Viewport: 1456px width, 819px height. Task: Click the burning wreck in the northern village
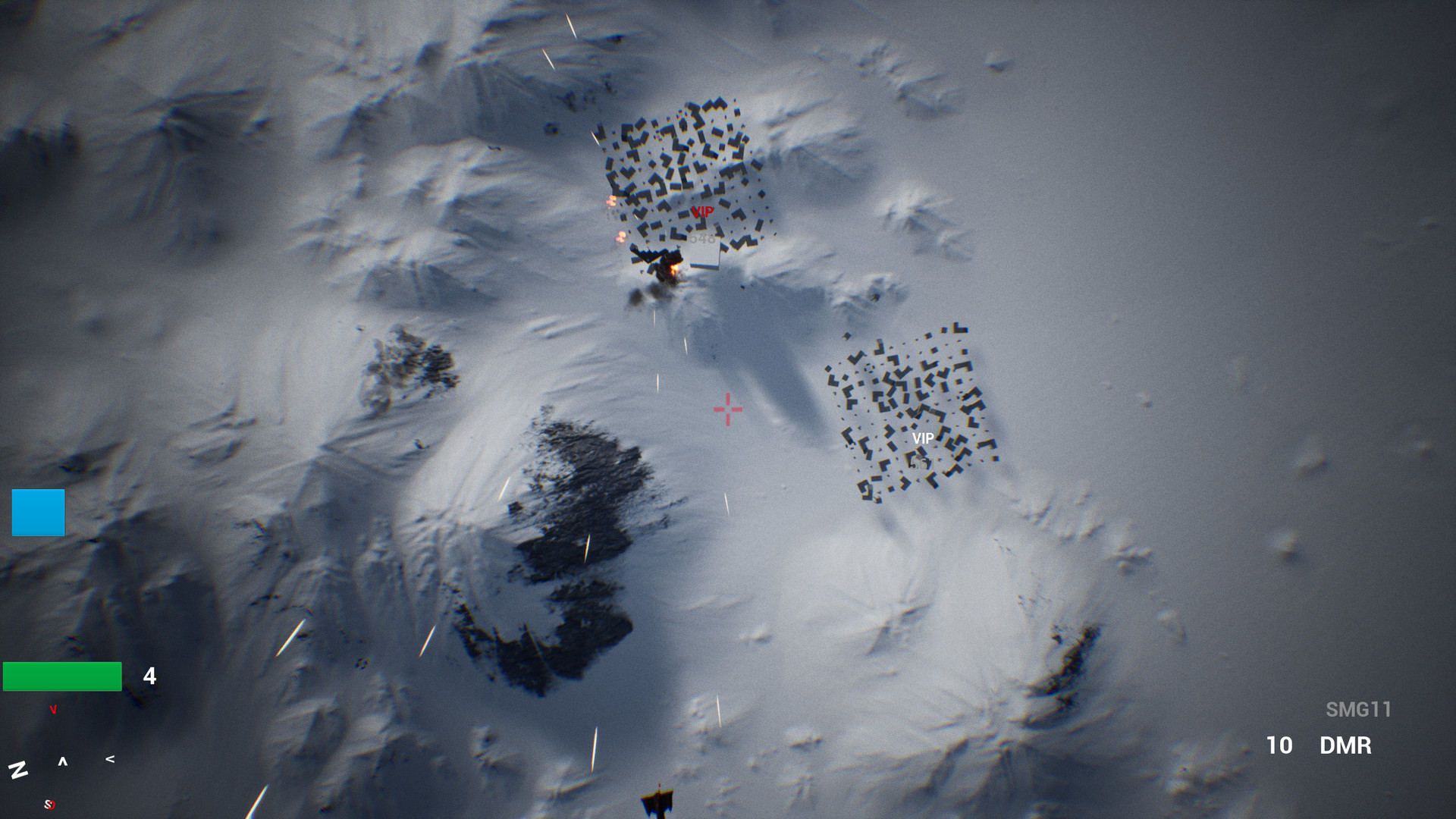pos(673,268)
